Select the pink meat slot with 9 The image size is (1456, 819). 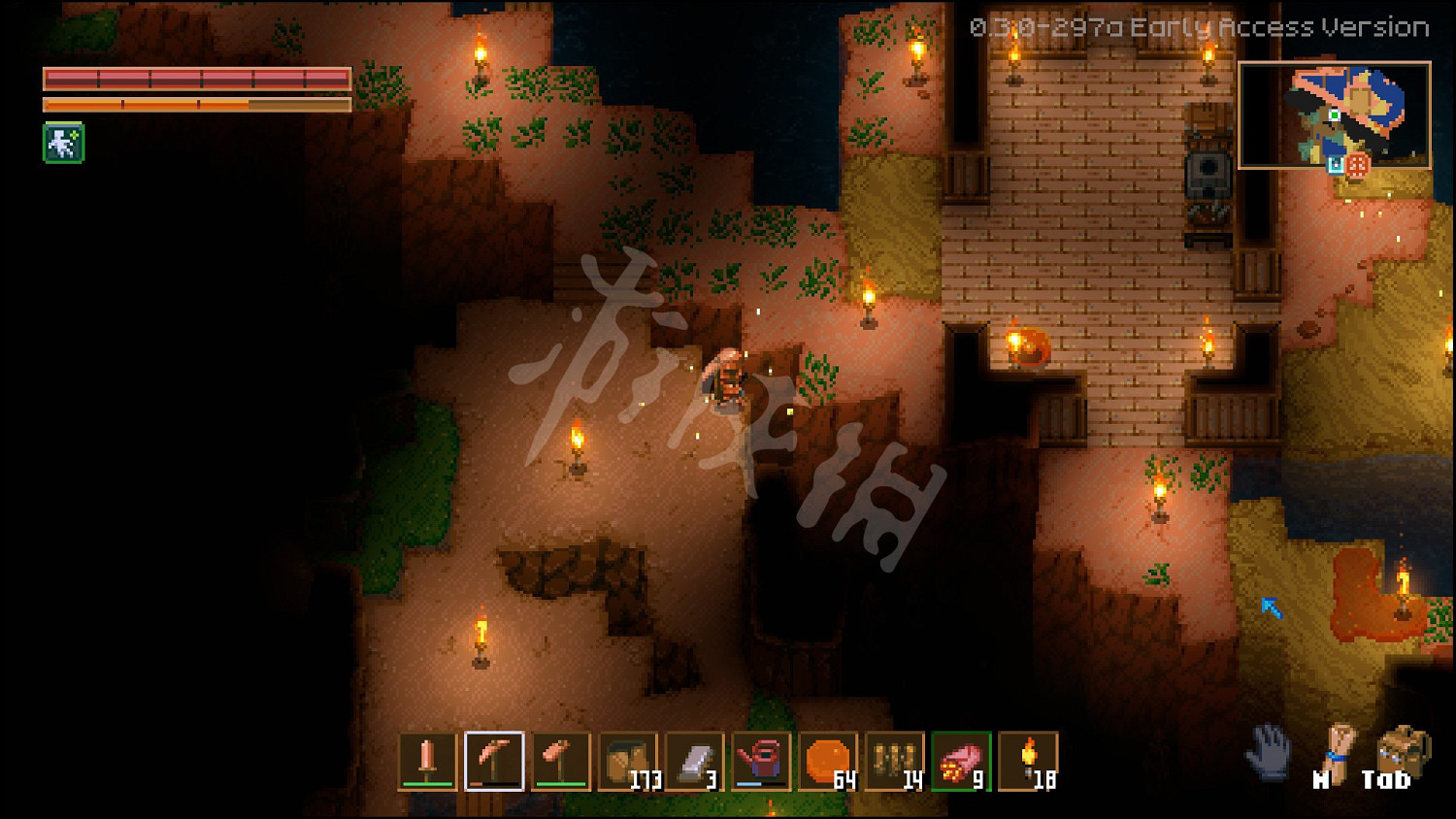click(x=962, y=761)
